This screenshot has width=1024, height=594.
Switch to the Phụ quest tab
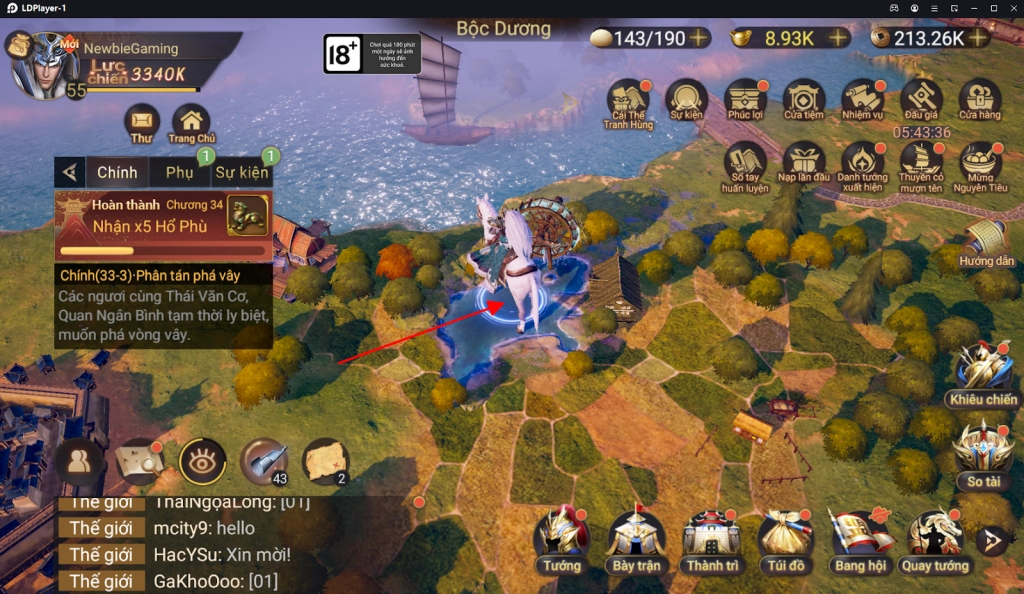pos(180,172)
